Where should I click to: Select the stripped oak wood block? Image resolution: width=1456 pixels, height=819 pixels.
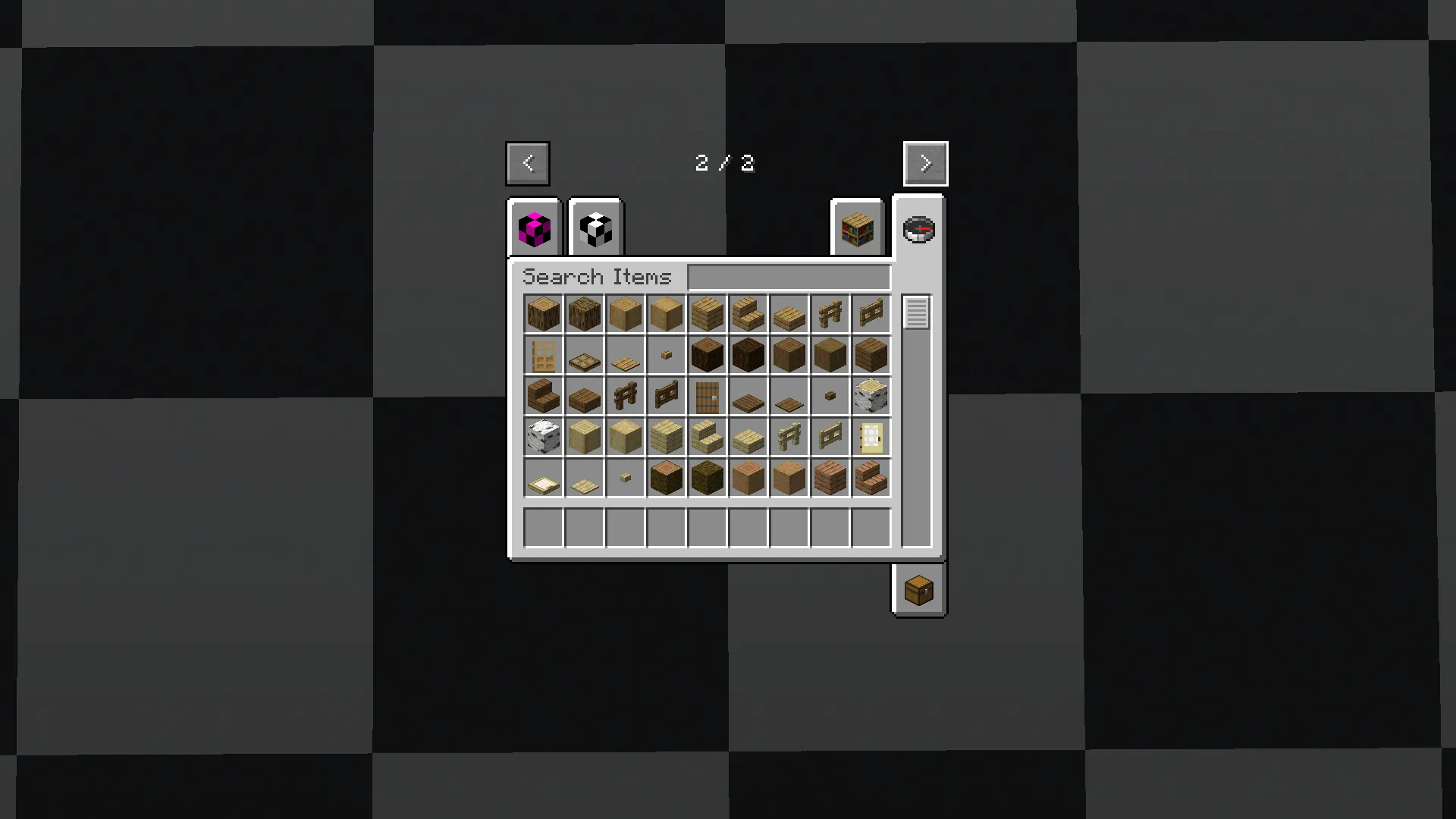point(666,313)
